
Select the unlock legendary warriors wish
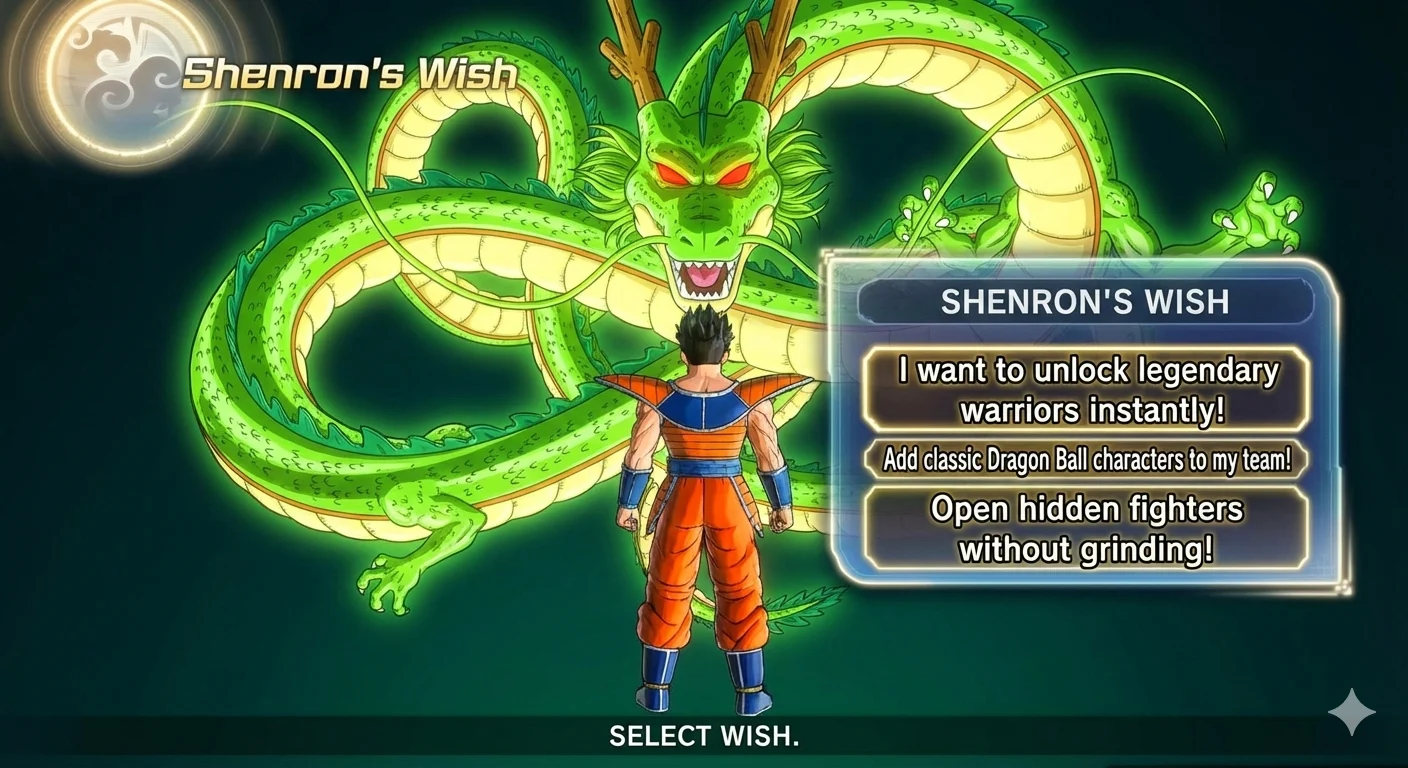1087,389
